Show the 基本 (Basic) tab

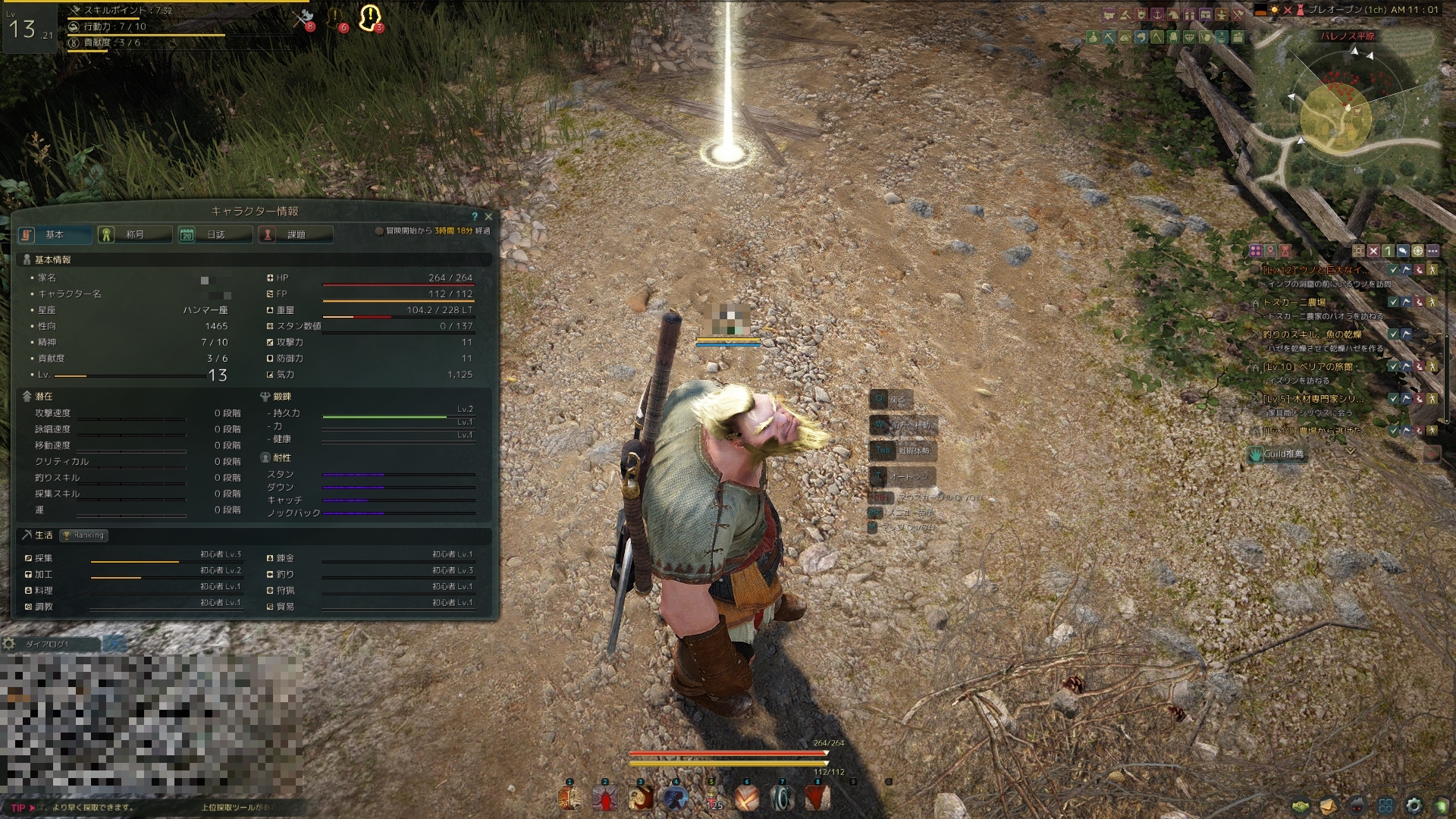click(55, 235)
